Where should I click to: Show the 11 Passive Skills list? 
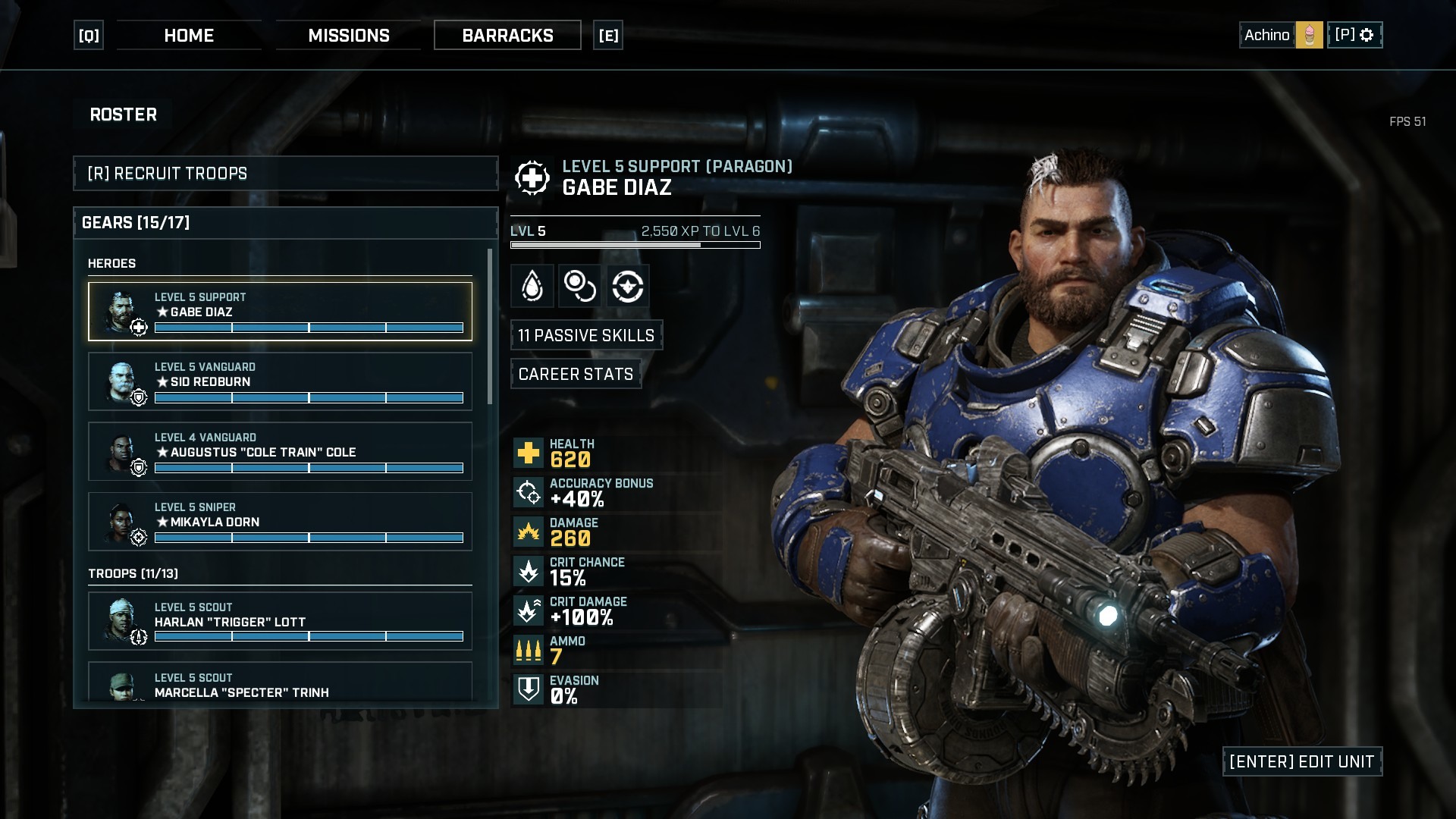tap(586, 335)
